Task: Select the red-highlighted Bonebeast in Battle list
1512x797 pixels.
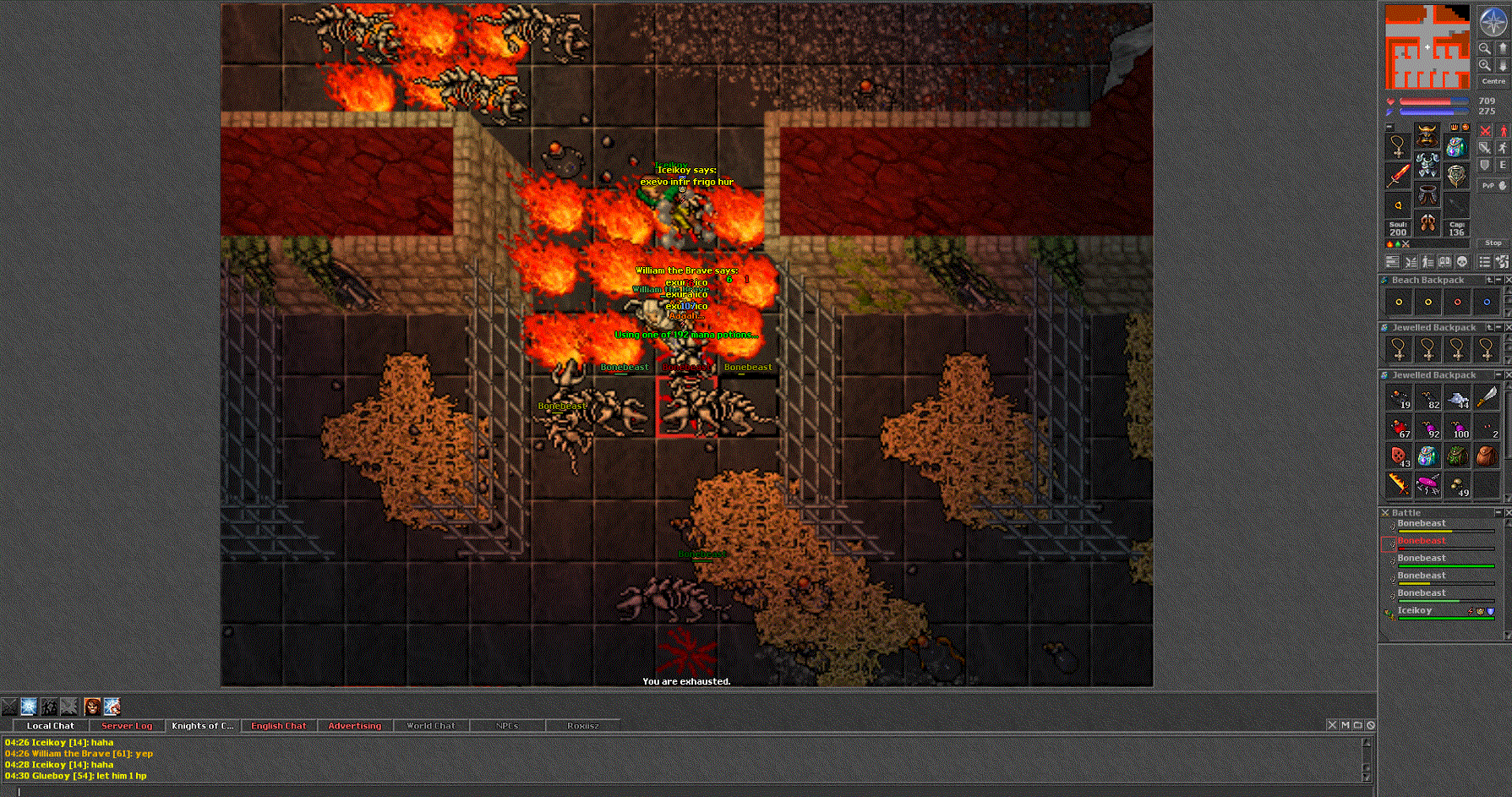Action: point(1422,541)
